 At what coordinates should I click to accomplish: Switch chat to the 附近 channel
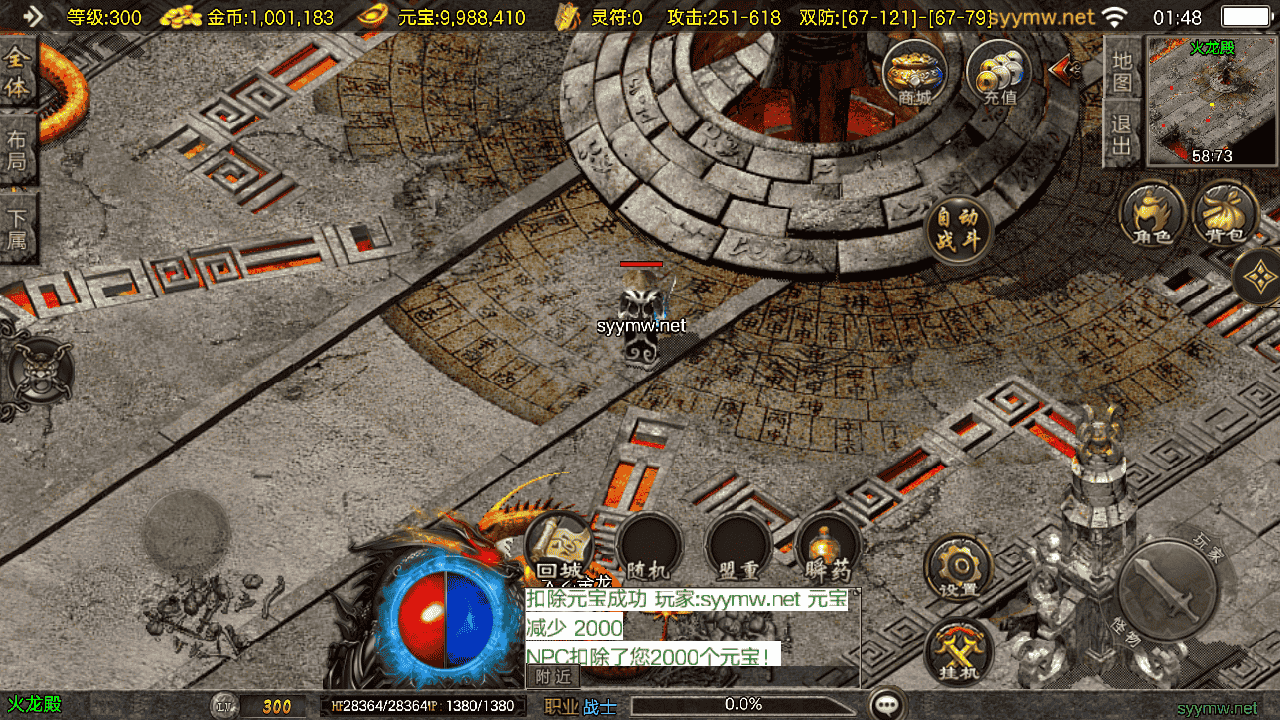(553, 676)
